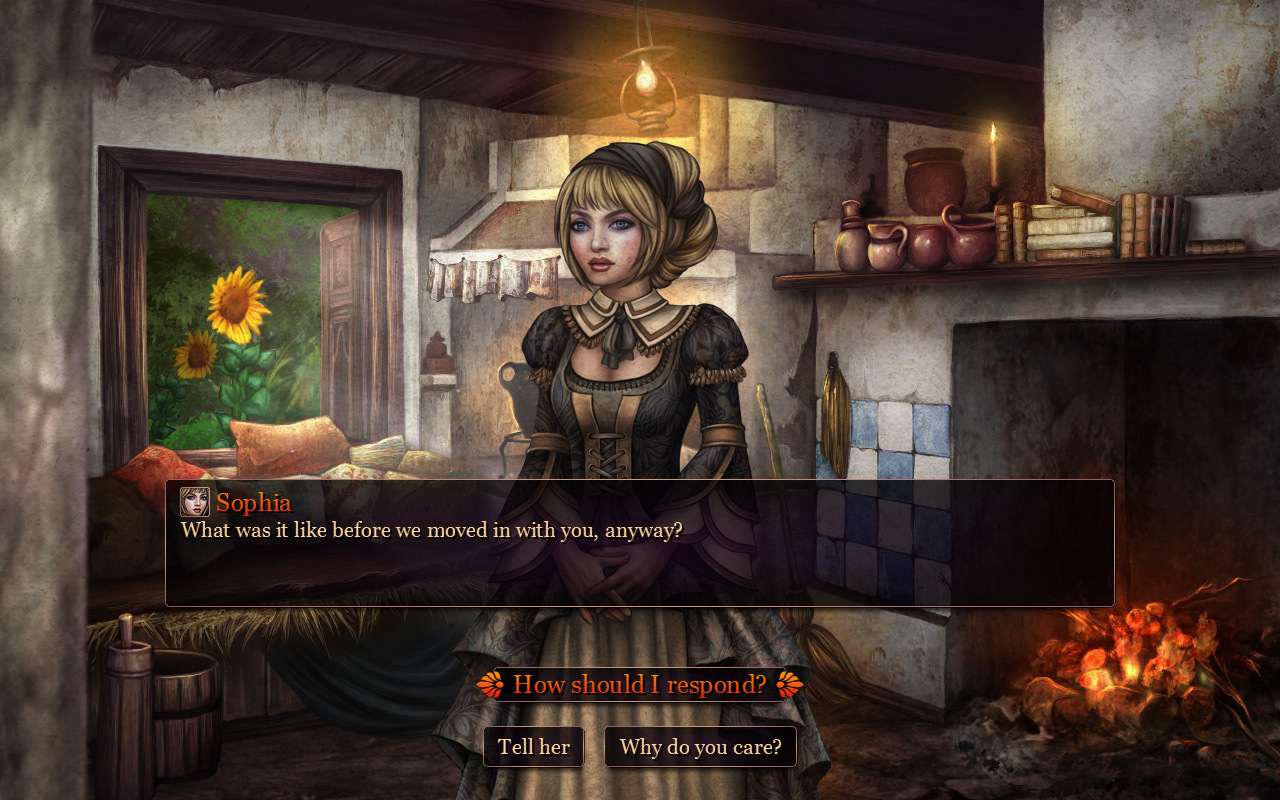1280x800 pixels.
Task: Click Sophia's name label in the dialogue box
Action: [x=253, y=503]
